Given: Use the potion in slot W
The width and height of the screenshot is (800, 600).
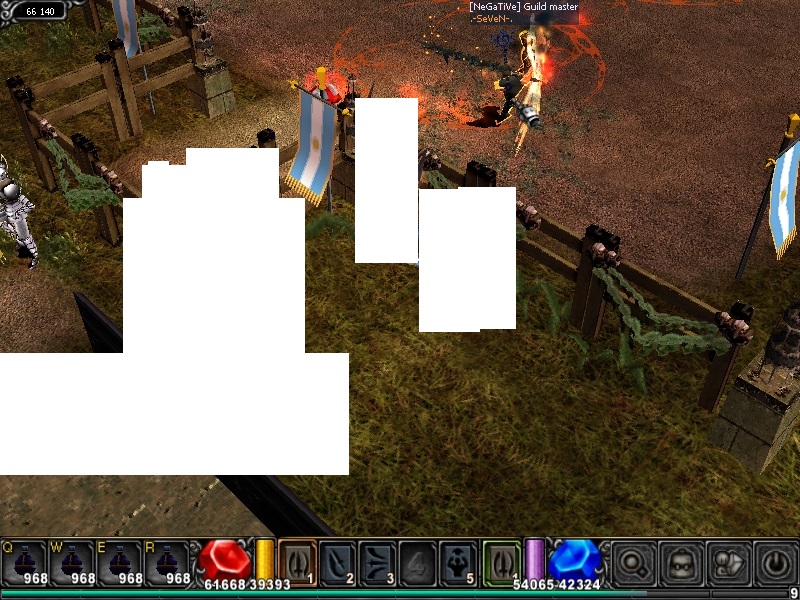Looking at the screenshot, I should [x=72, y=562].
